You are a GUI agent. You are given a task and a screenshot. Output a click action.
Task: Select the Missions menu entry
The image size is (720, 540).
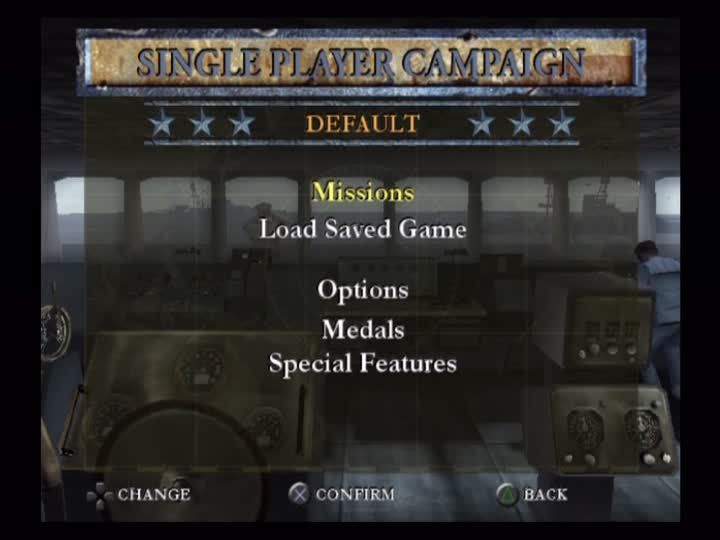click(362, 191)
